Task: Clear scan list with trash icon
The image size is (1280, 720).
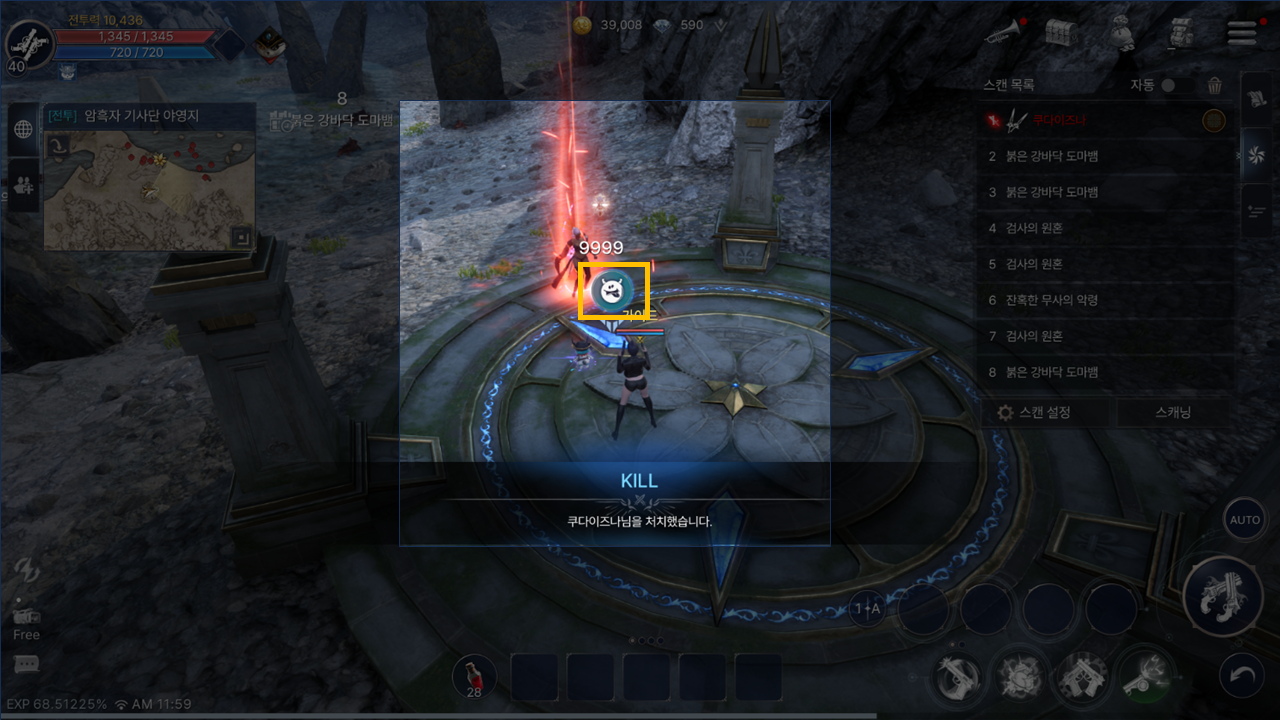Action: click(1215, 86)
